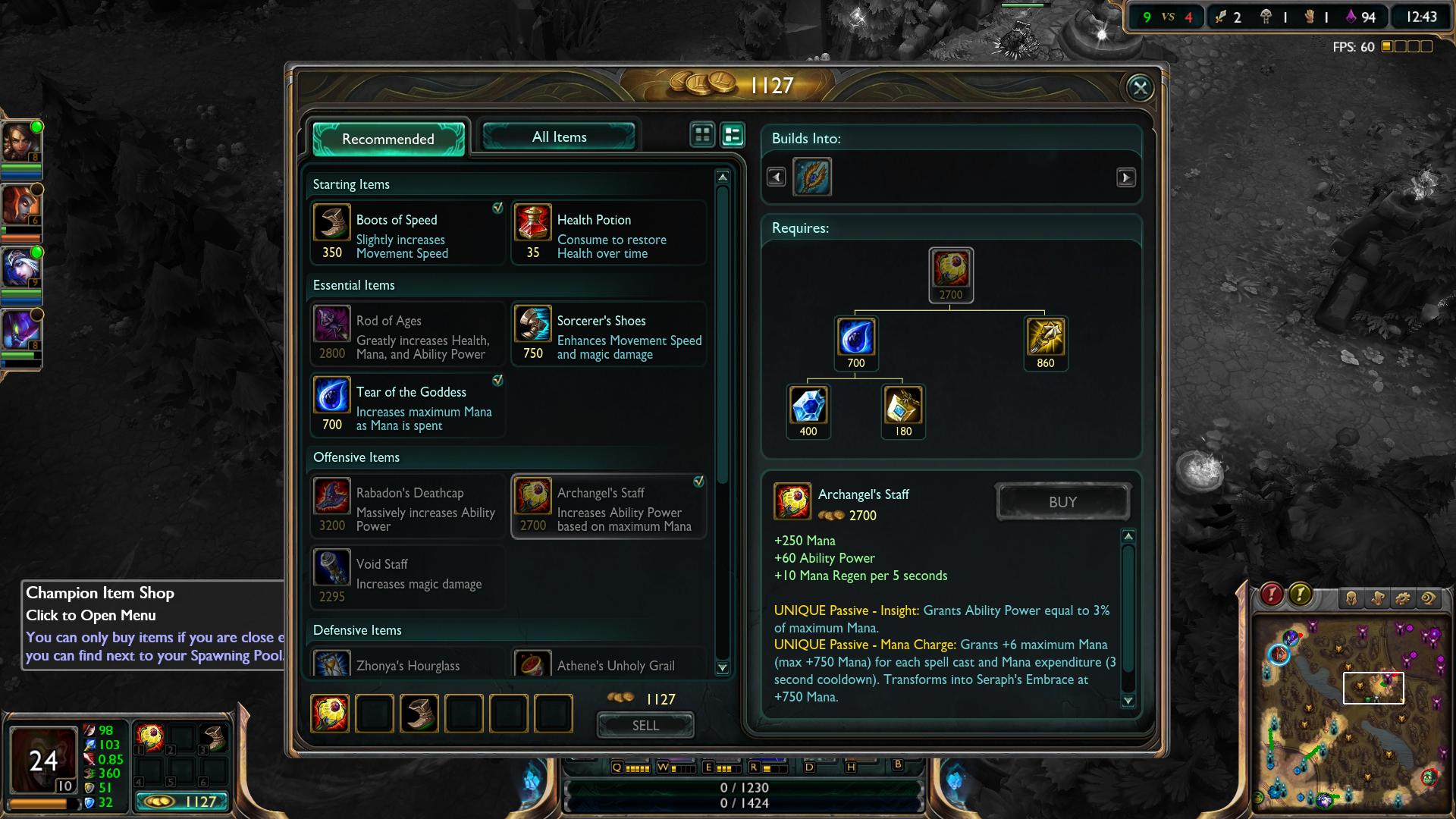Select Rod of Ages from Essential Items
The image size is (1456, 819).
pyautogui.click(x=407, y=334)
